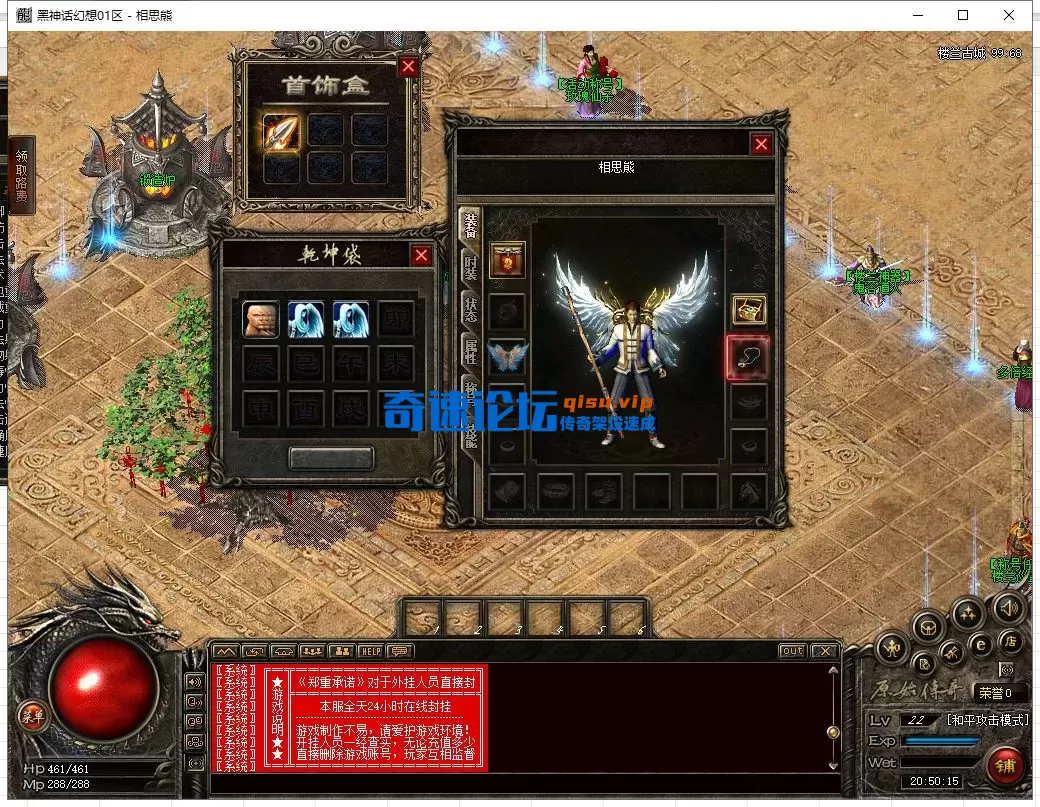The image size is (1040, 807).
Task: Close the 乾坤袋 bag window
Action: click(422, 255)
